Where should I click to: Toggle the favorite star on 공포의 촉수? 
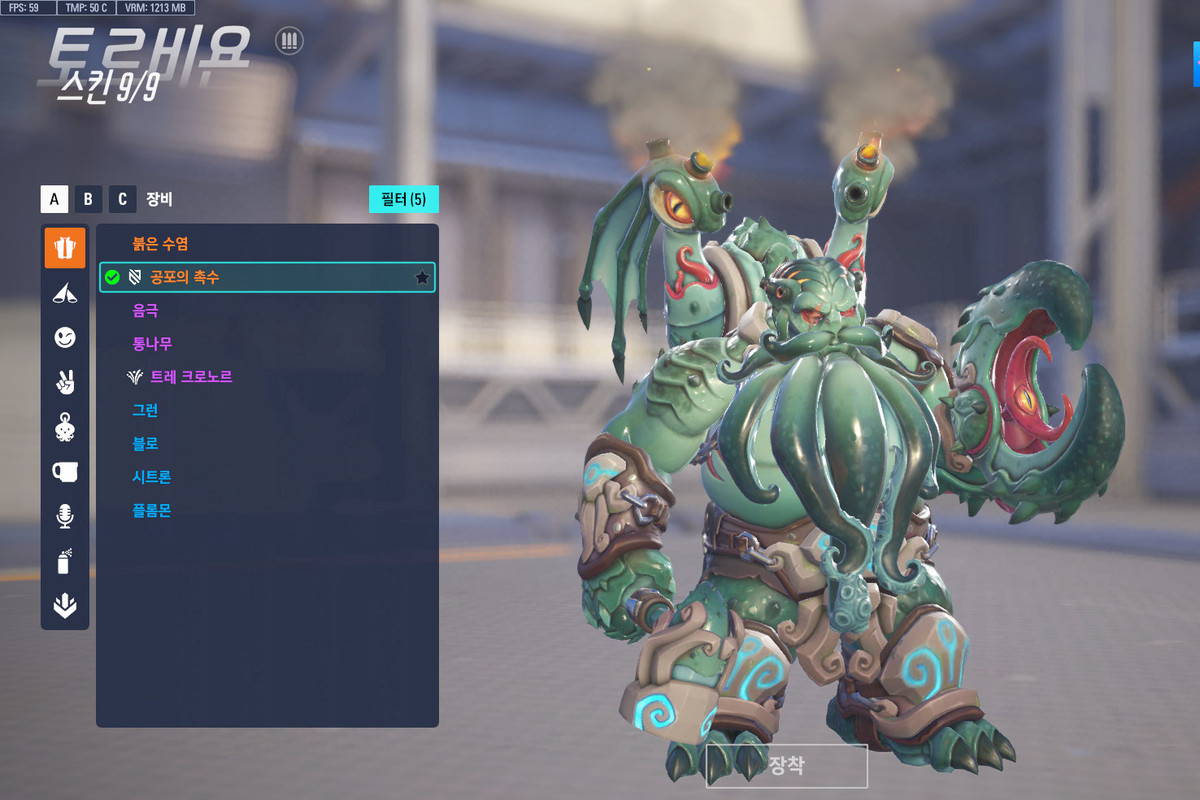pos(422,278)
